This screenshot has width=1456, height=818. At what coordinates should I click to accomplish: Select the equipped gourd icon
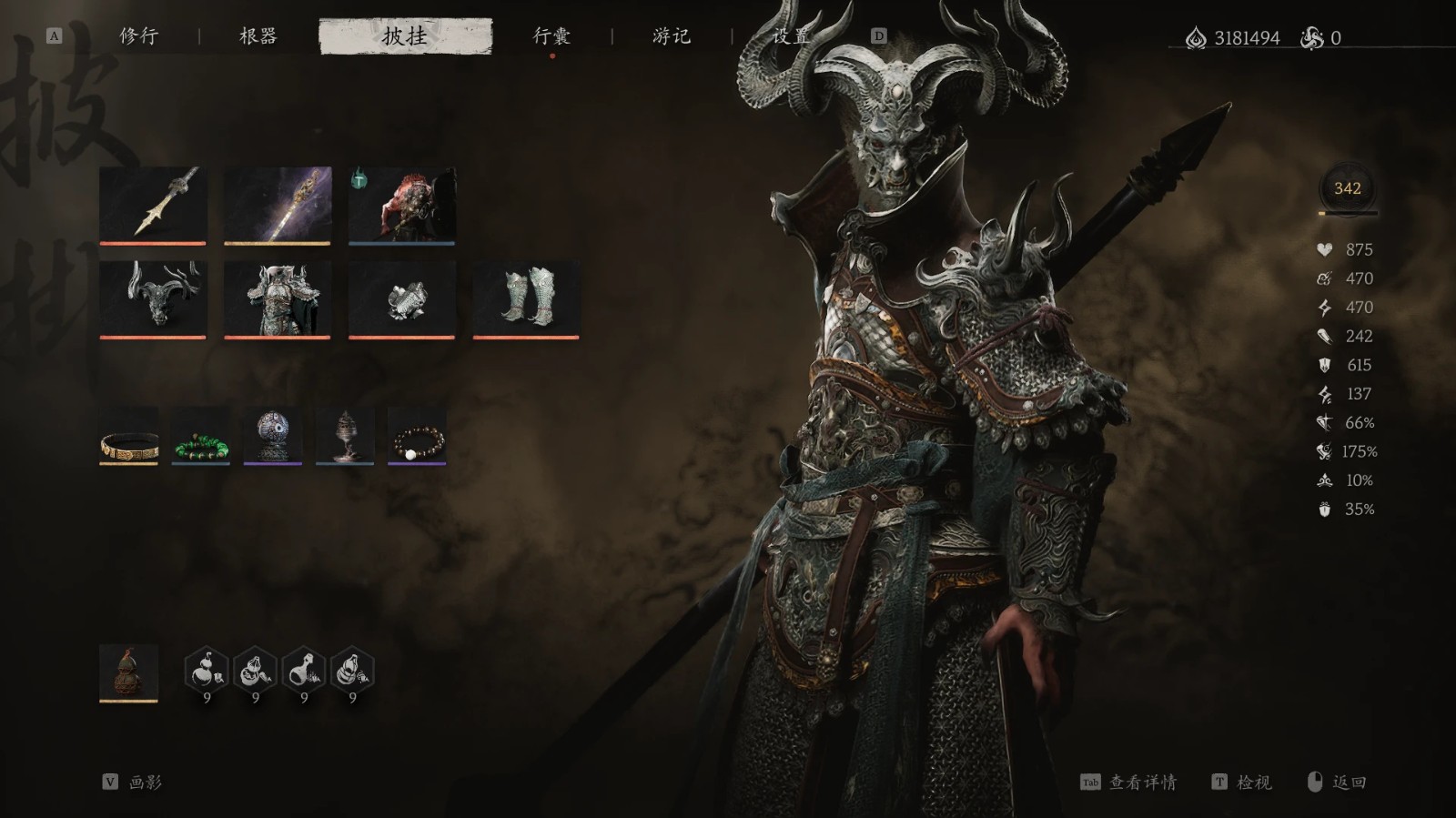130,674
